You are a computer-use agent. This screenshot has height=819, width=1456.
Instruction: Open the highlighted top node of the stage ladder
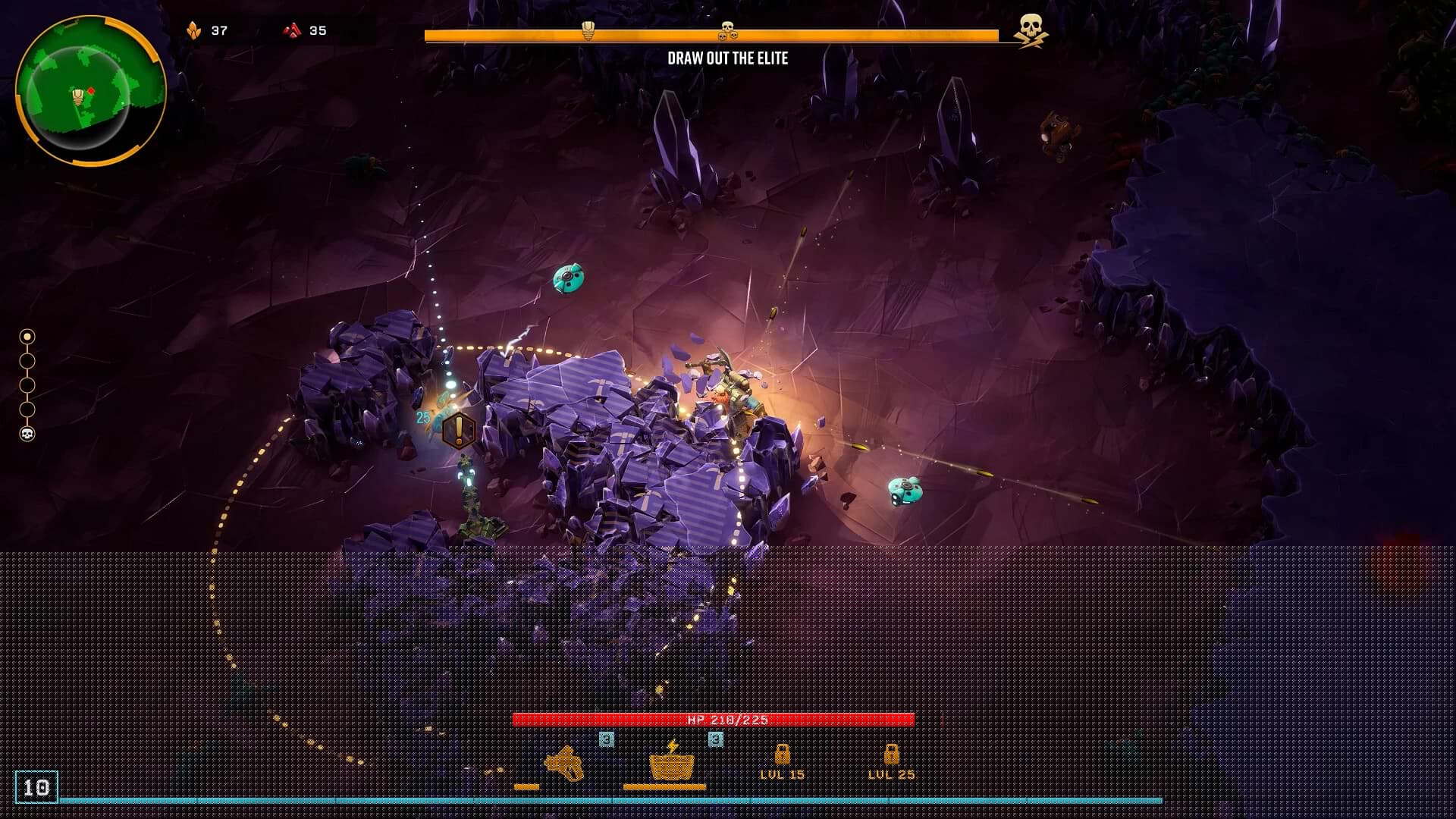(x=29, y=336)
